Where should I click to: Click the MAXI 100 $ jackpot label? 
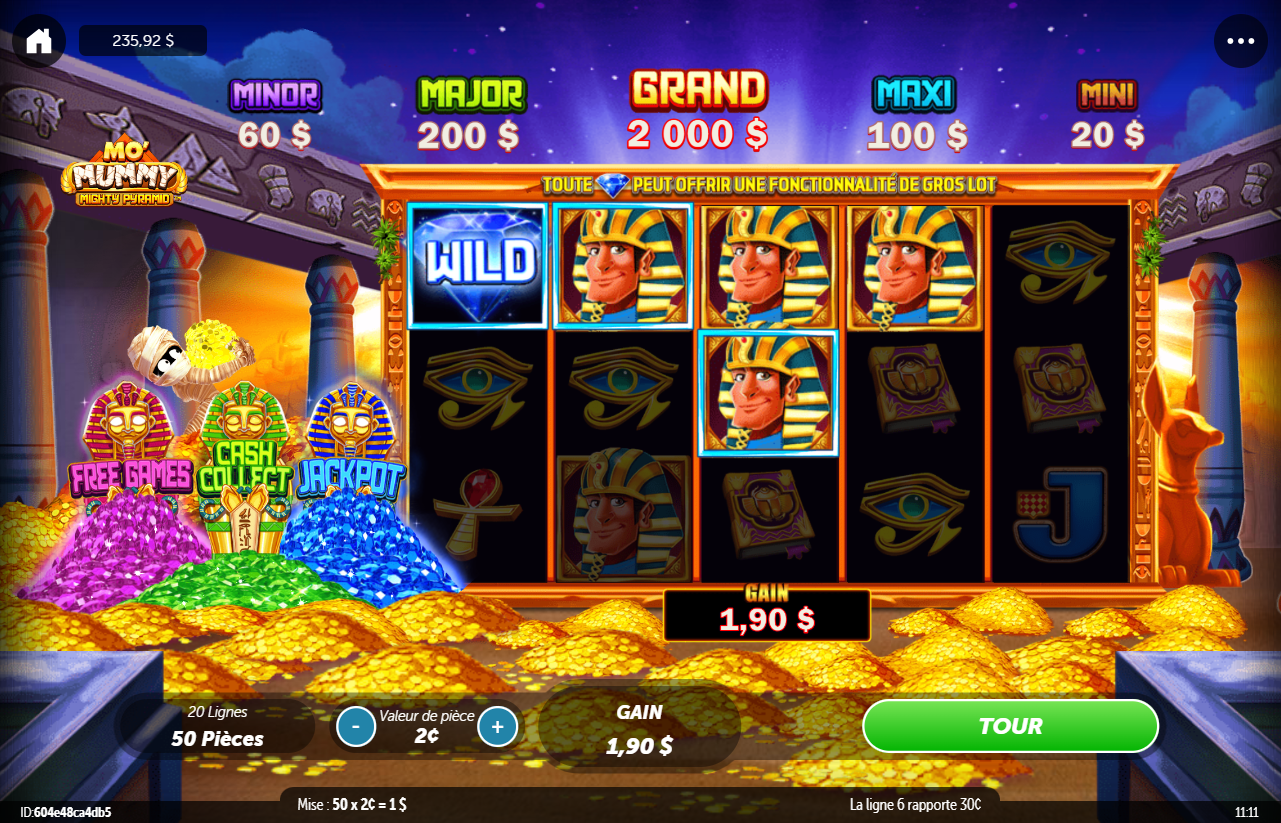tap(913, 110)
